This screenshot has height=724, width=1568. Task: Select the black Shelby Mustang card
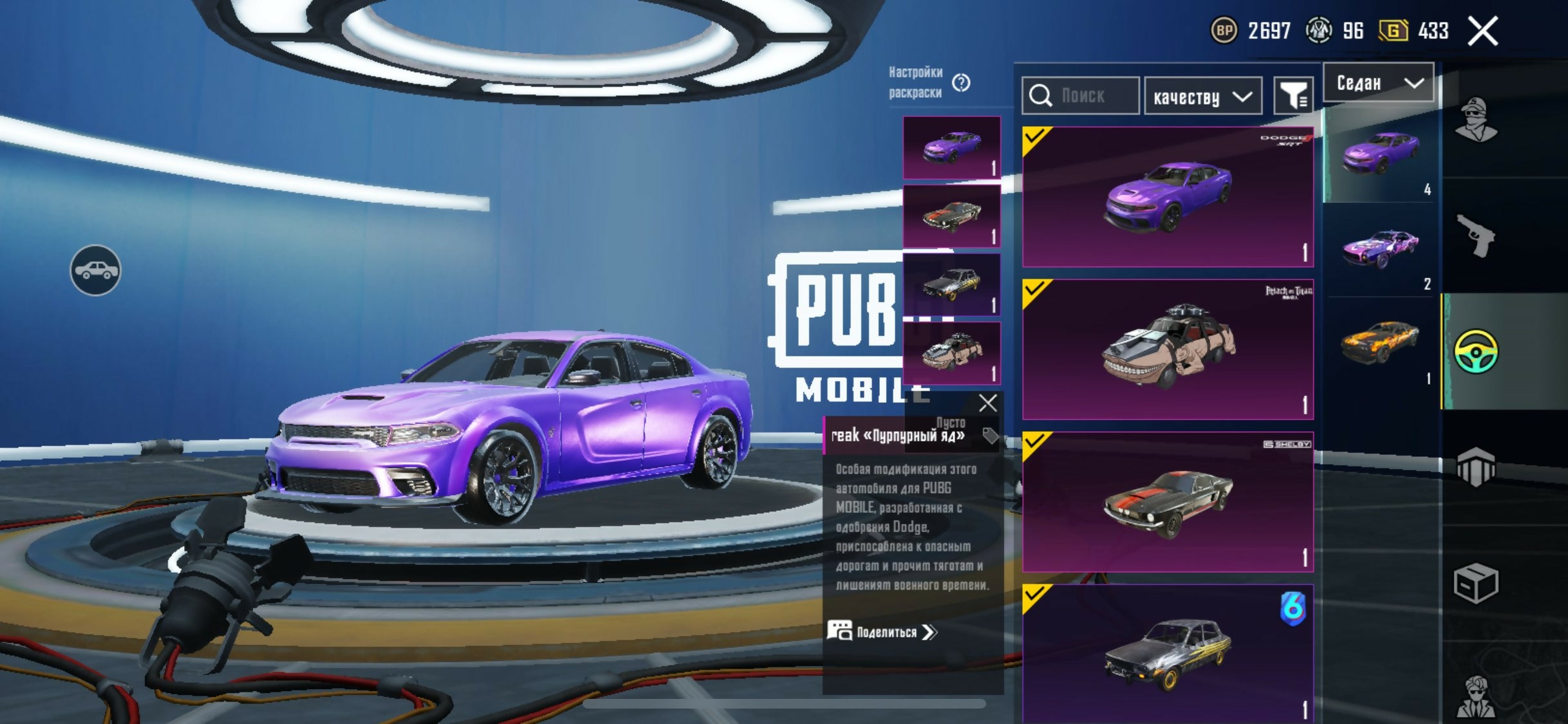pyautogui.click(x=1168, y=501)
